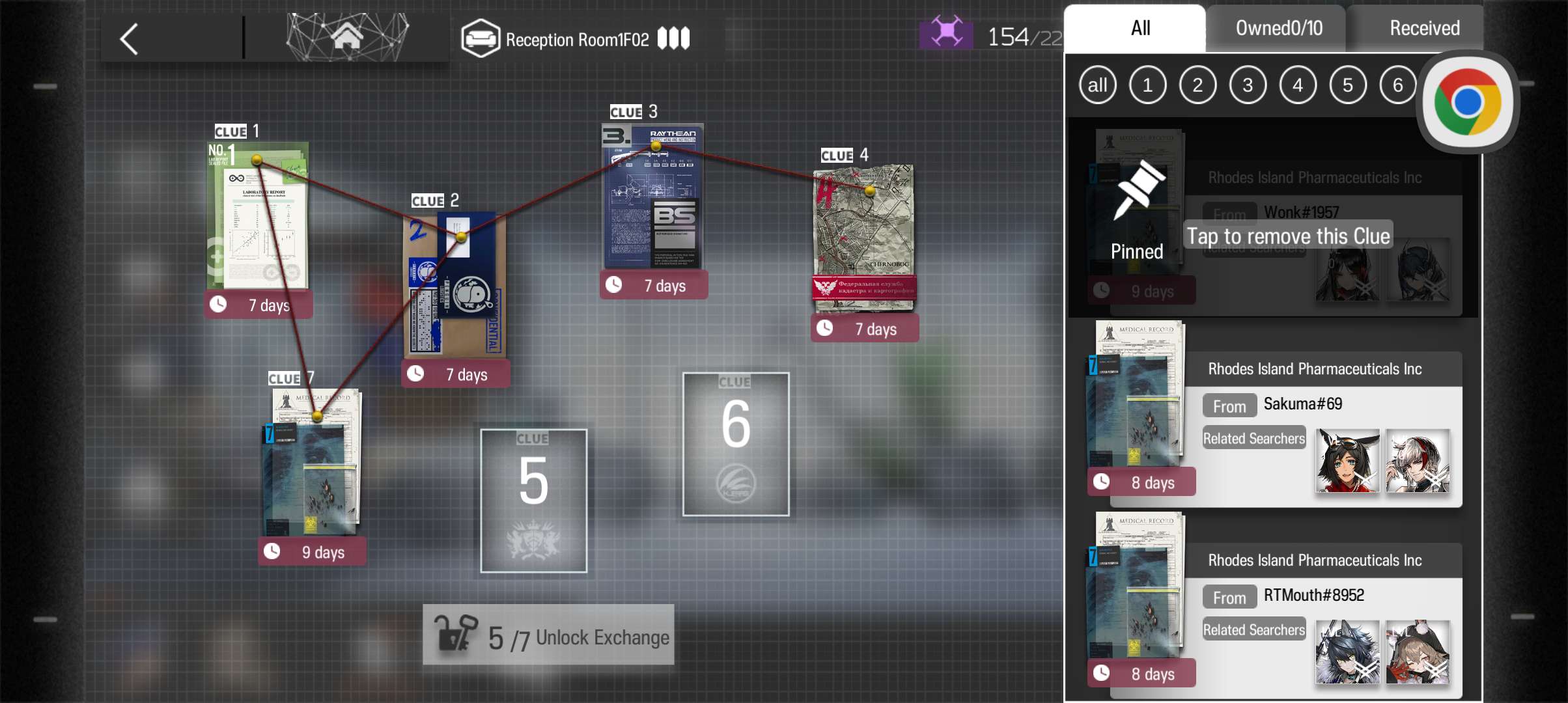The width and height of the screenshot is (1568, 703).
Task: Filter clue list by number 3
Action: (1247, 85)
